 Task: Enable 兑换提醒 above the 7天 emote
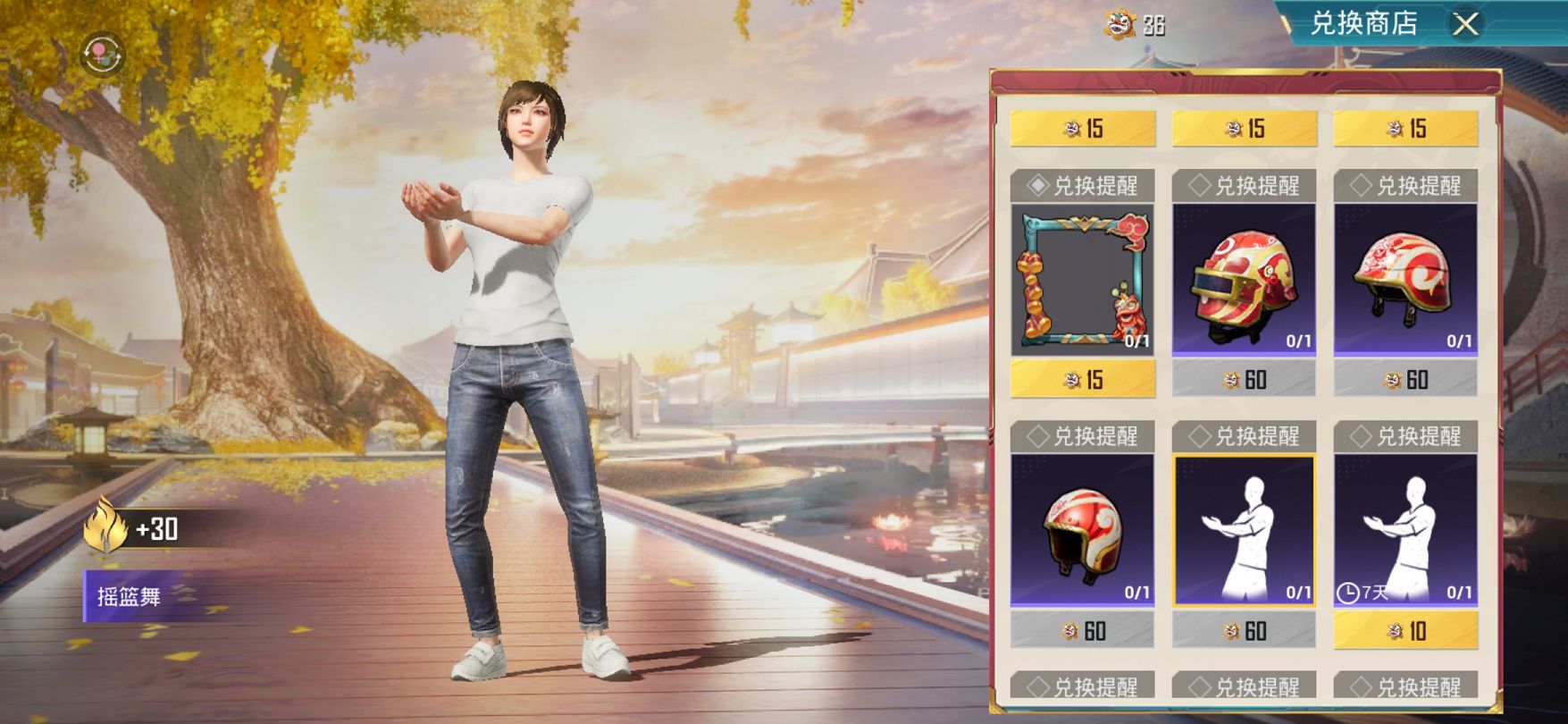[1405, 436]
